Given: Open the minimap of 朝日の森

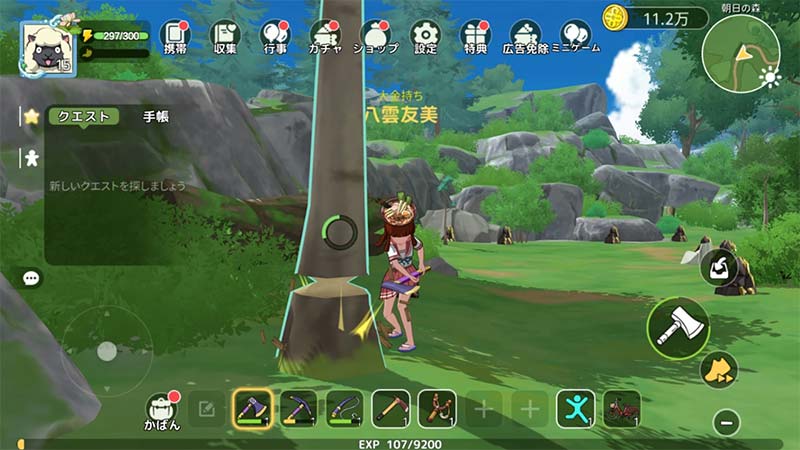Looking at the screenshot, I should (740, 53).
